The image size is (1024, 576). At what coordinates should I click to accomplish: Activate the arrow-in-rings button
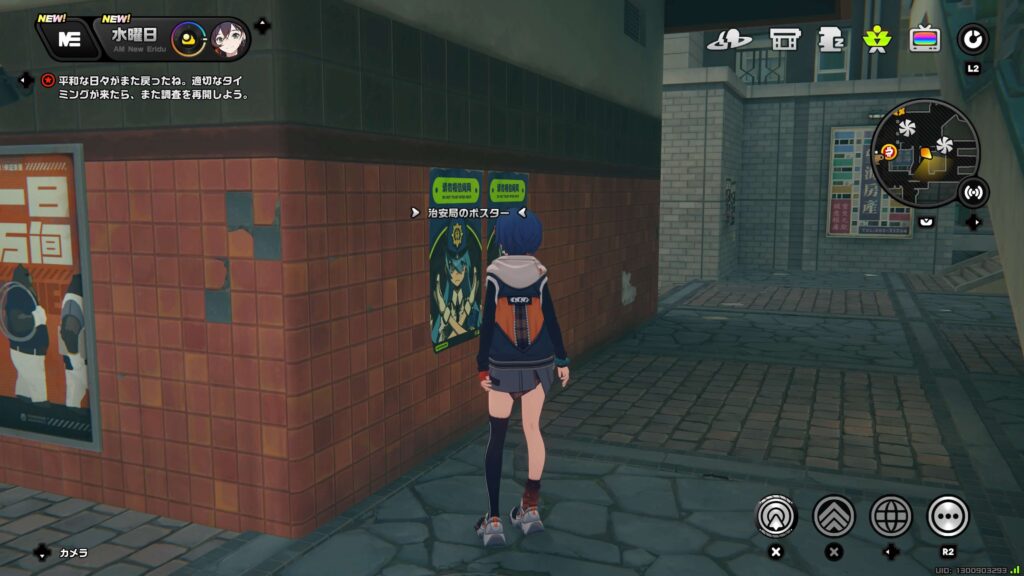(775, 516)
